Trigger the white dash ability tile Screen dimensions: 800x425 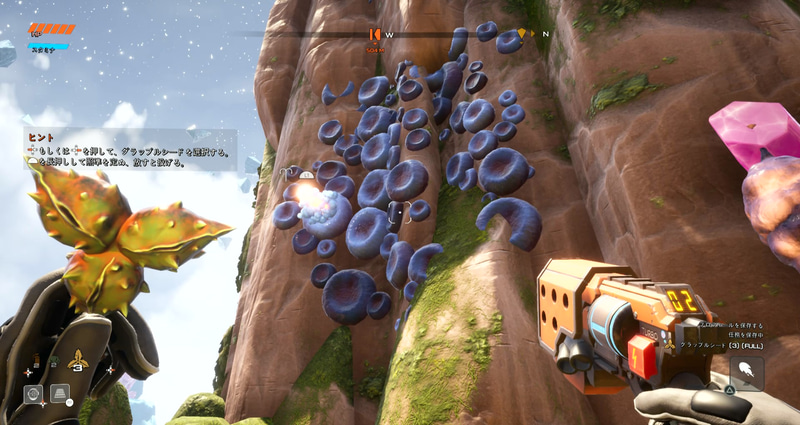(746, 372)
